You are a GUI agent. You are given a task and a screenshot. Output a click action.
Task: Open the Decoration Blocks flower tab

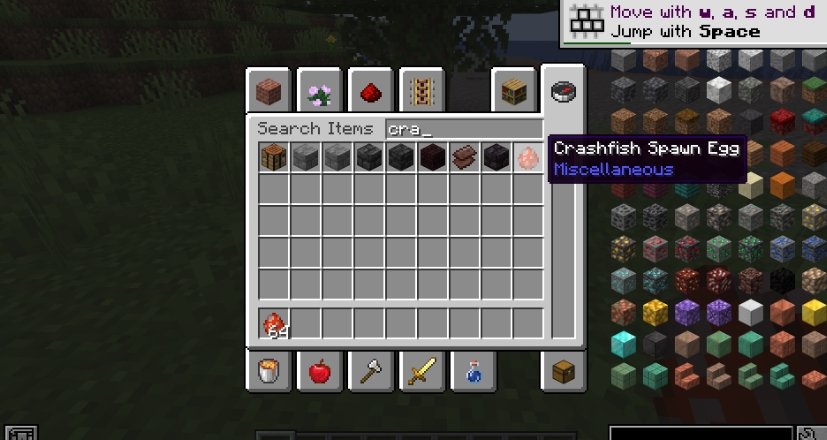320,93
